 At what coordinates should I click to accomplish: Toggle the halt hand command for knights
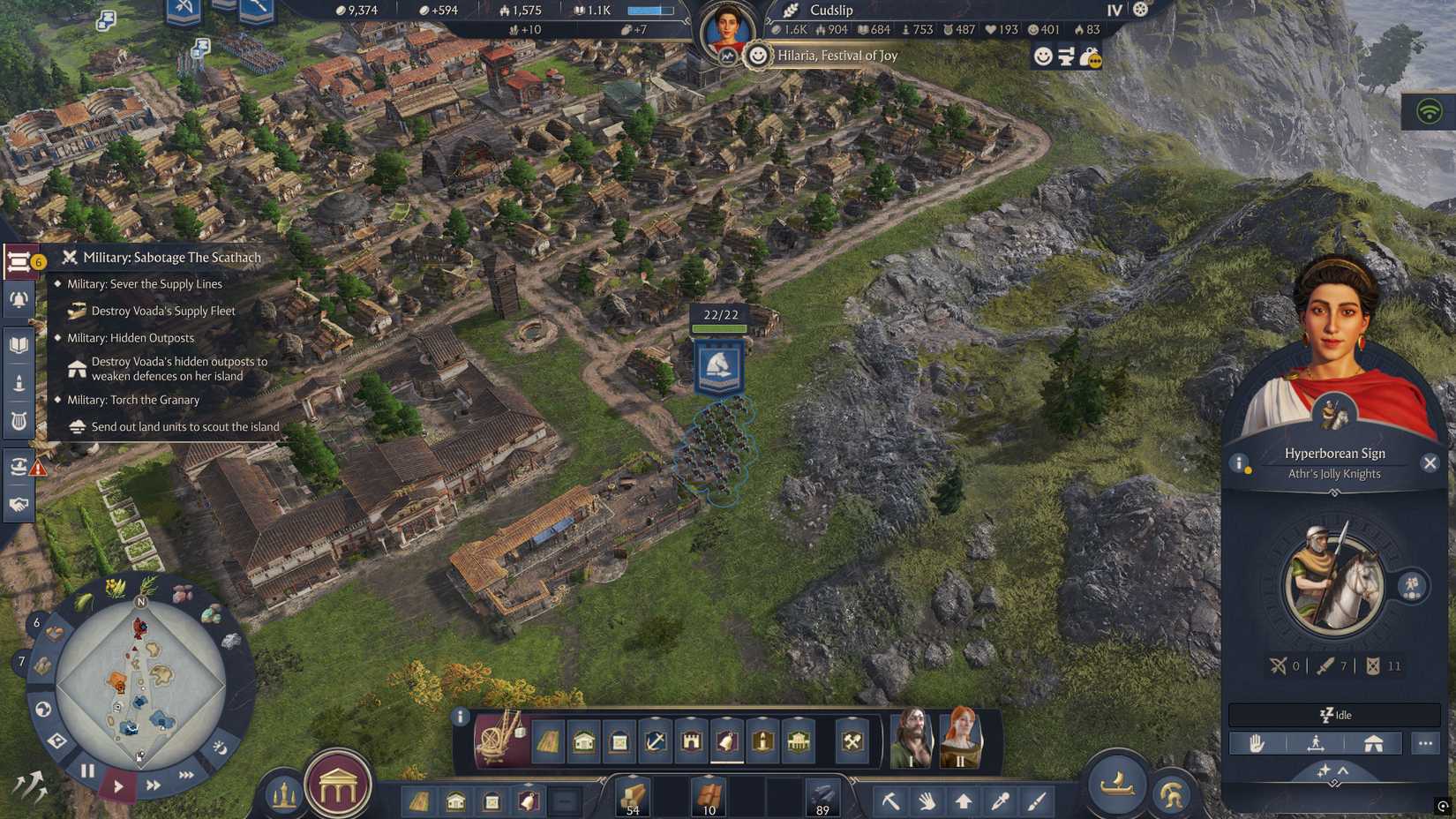click(x=1257, y=744)
